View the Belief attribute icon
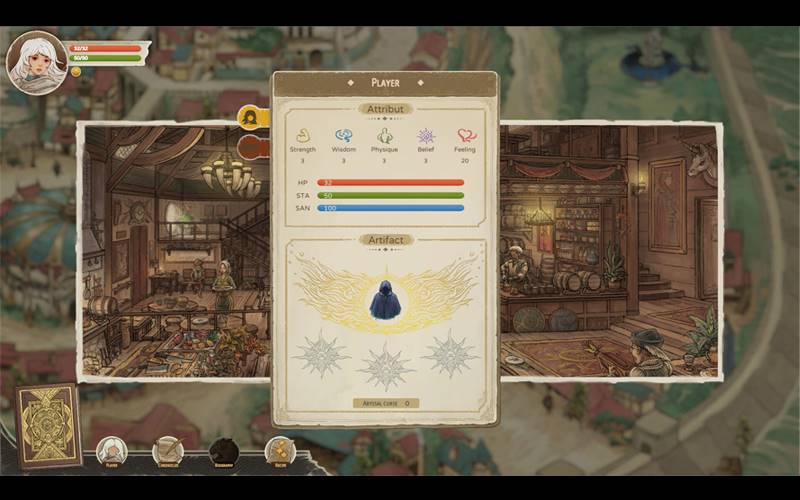Image resolution: width=800 pixels, height=500 pixels. point(425,136)
